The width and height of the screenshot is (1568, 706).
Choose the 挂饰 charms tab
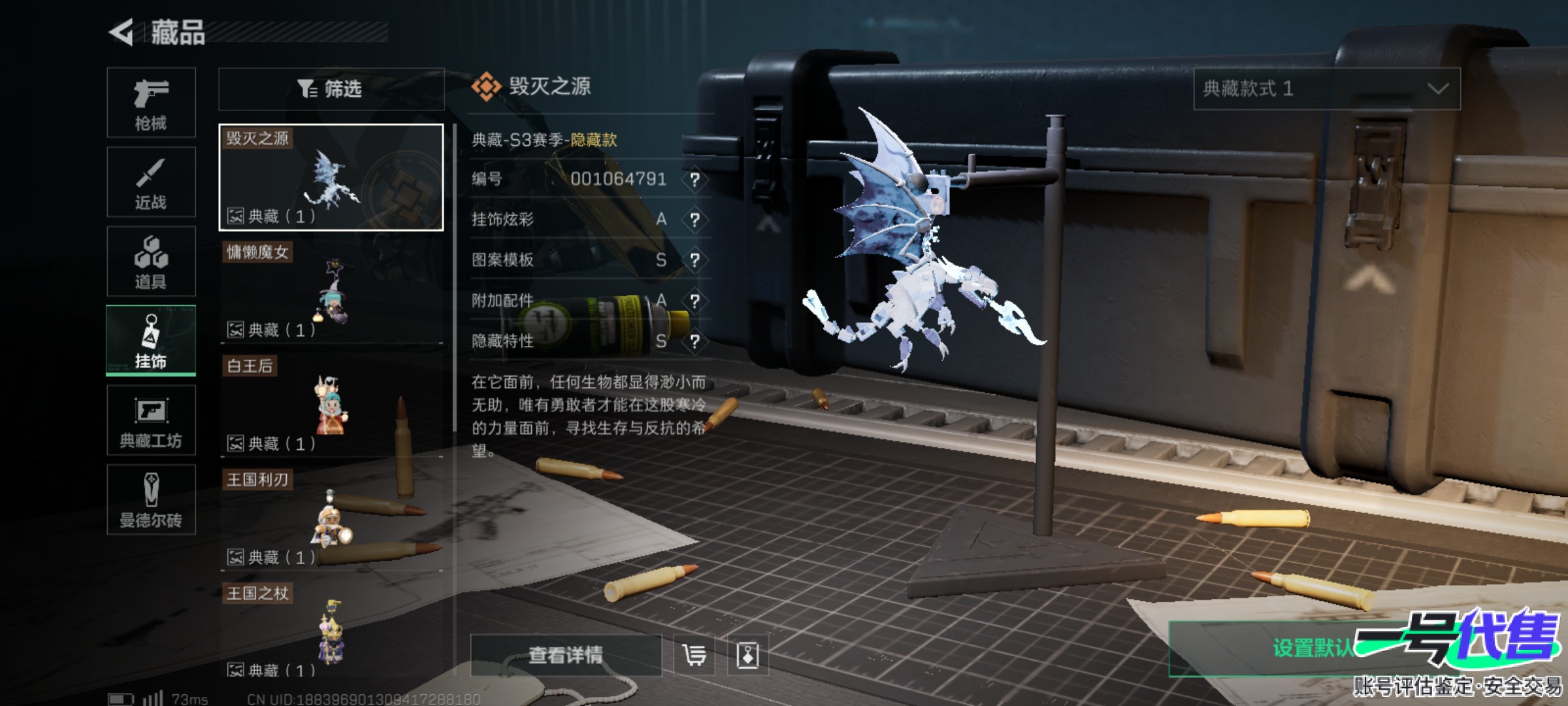click(x=151, y=341)
